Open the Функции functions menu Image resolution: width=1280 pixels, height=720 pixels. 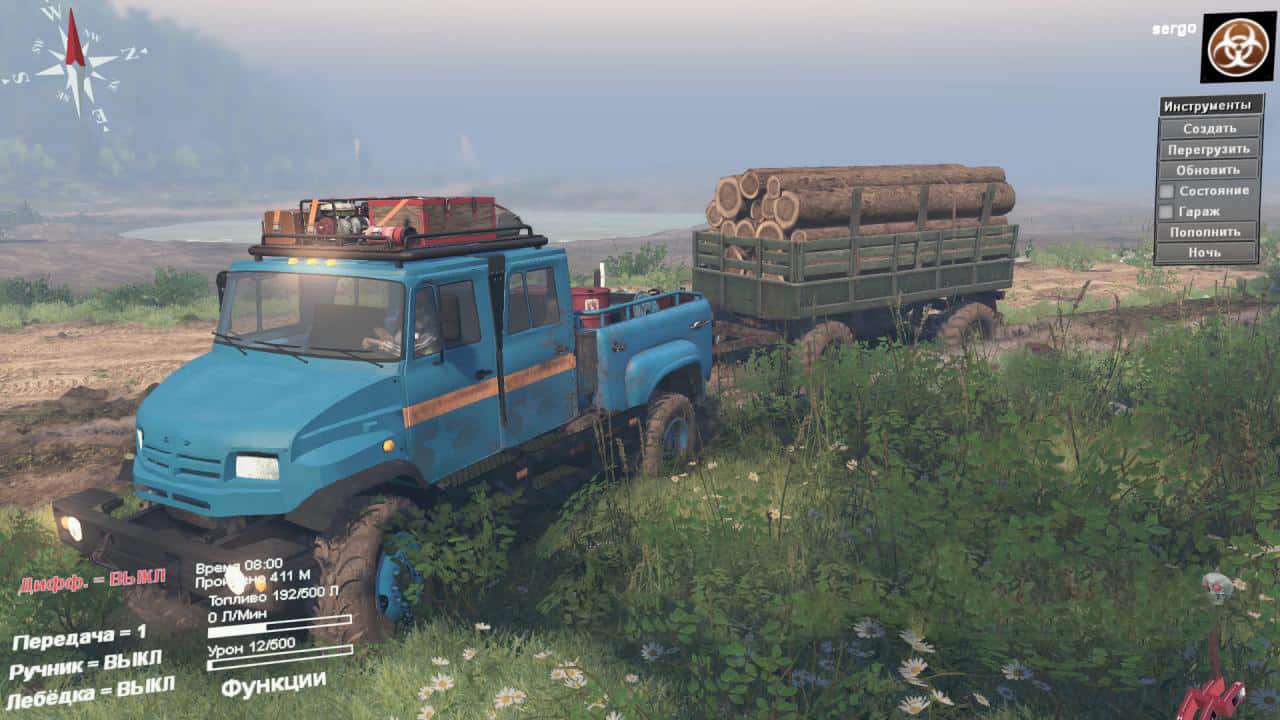273,685
